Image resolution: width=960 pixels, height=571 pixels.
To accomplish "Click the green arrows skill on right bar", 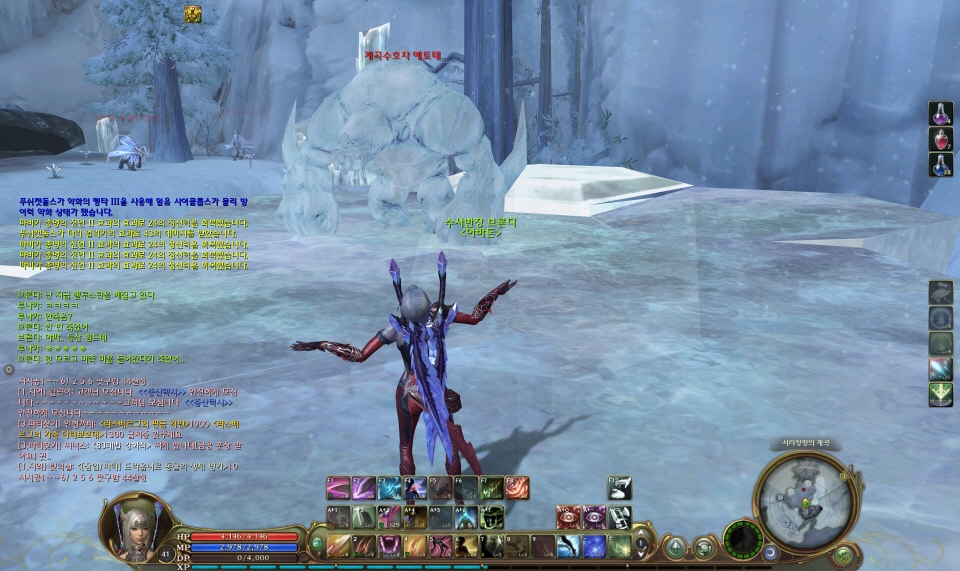I will coord(940,395).
